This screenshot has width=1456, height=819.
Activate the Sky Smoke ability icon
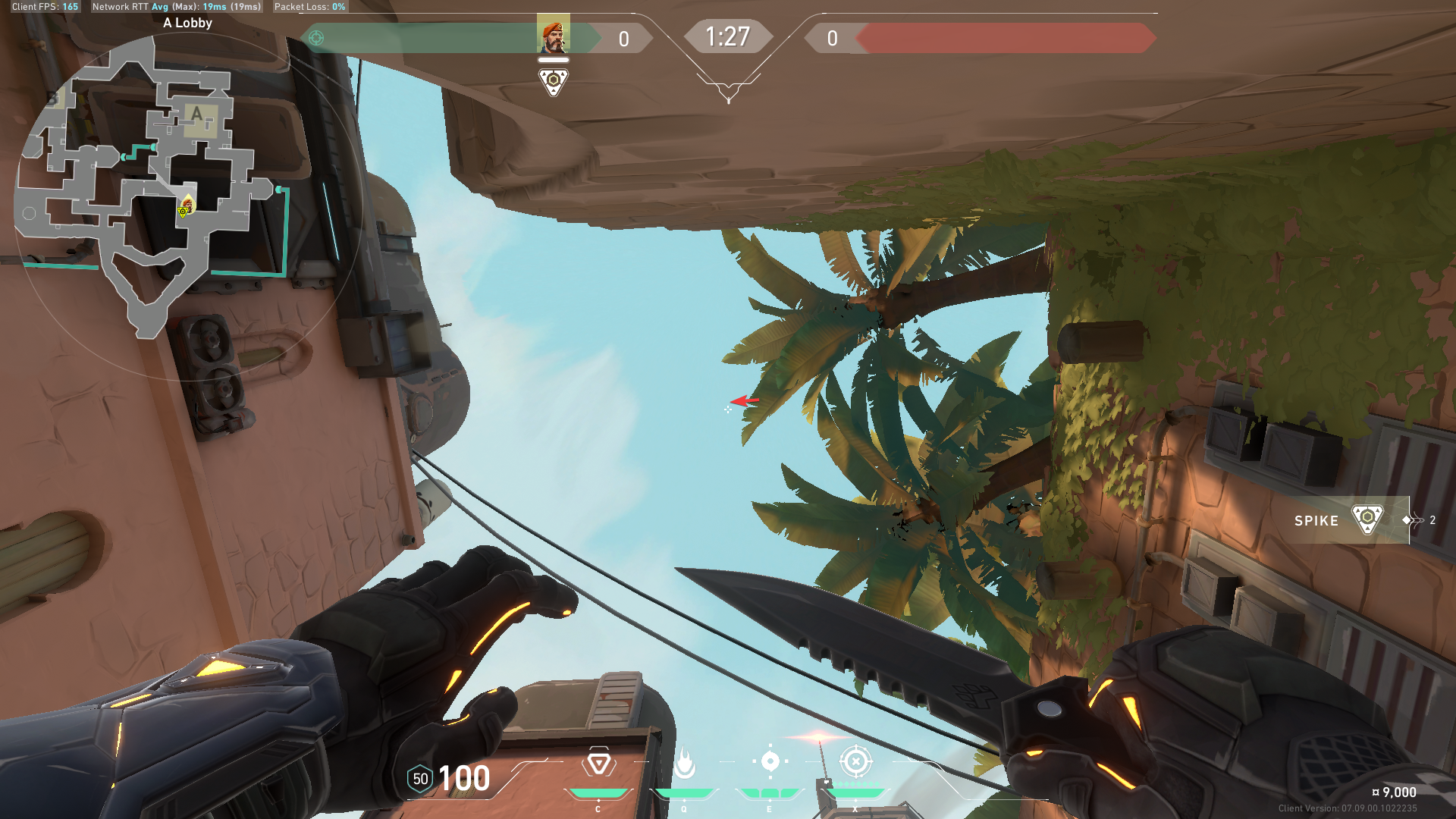tap(770, 761)
